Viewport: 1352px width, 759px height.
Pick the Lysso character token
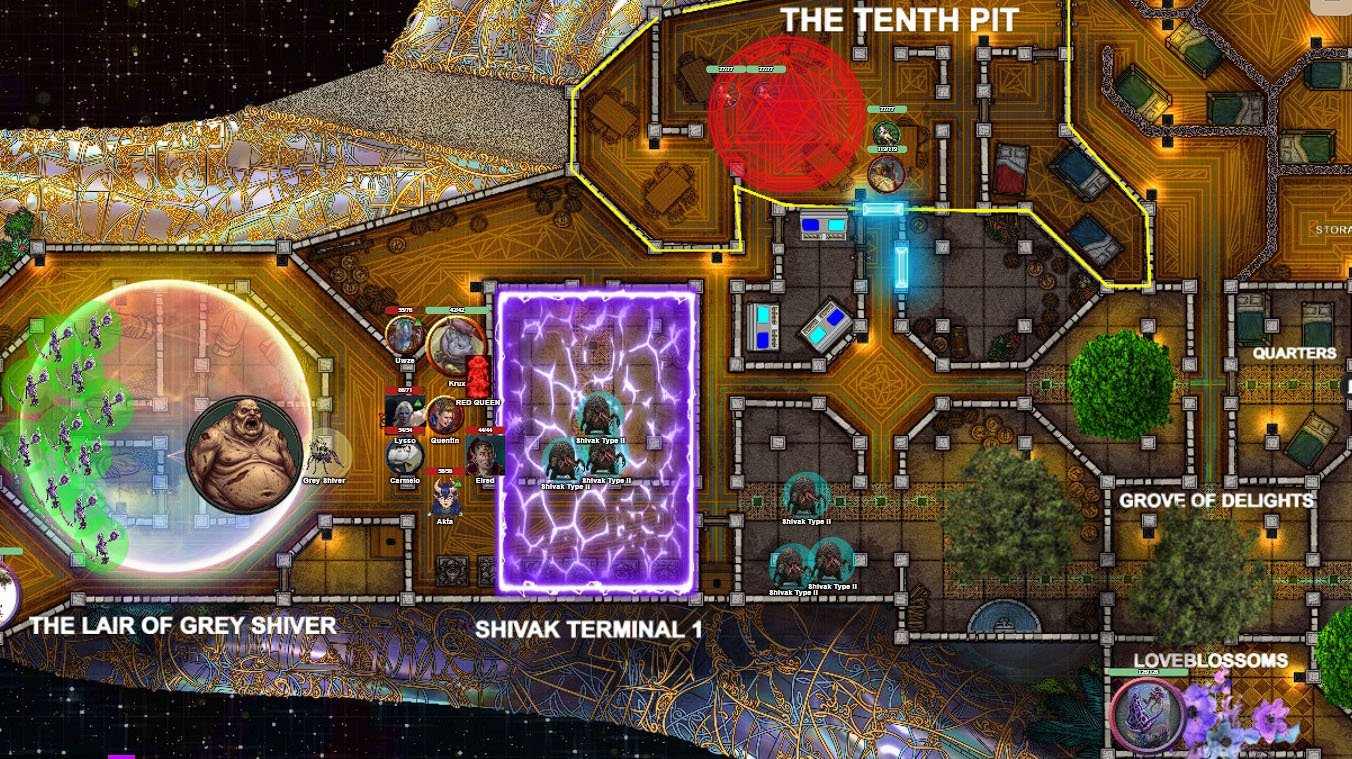coord(405,412)
